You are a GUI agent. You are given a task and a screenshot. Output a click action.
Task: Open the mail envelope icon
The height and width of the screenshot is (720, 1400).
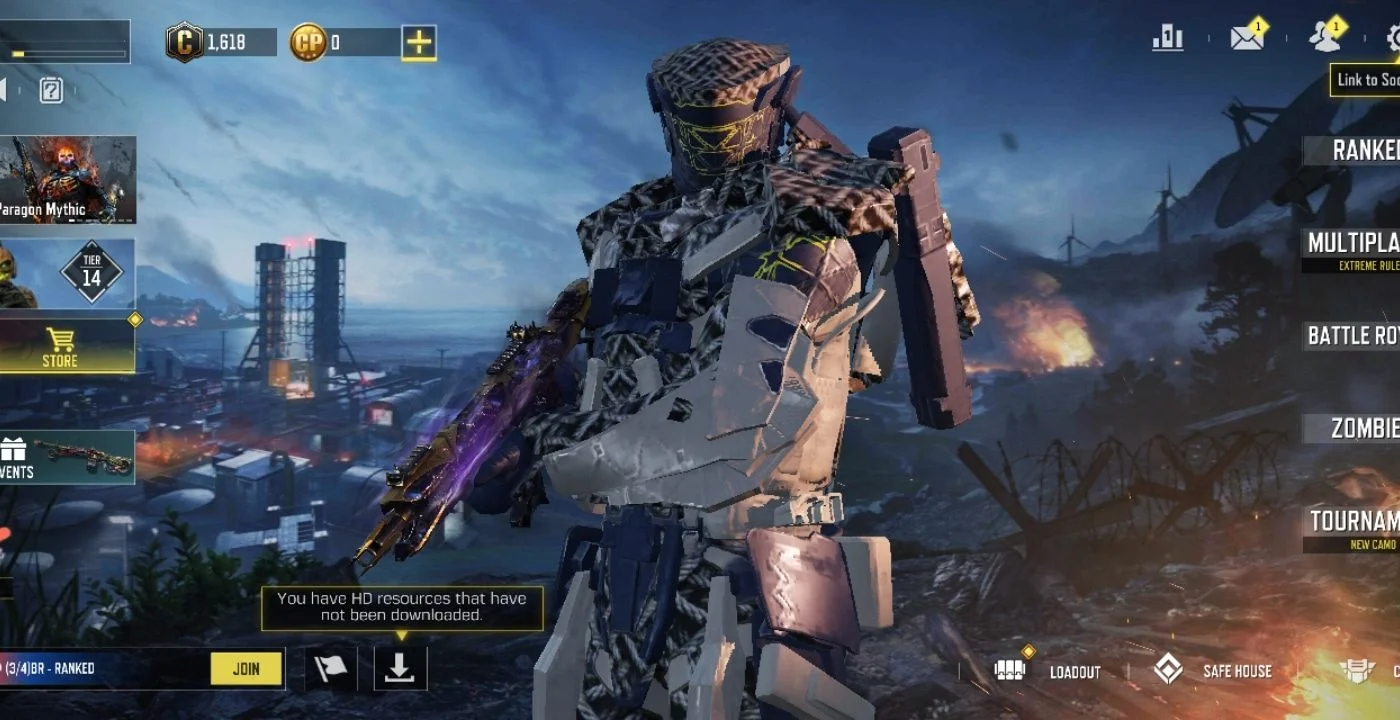(1246, 38)
